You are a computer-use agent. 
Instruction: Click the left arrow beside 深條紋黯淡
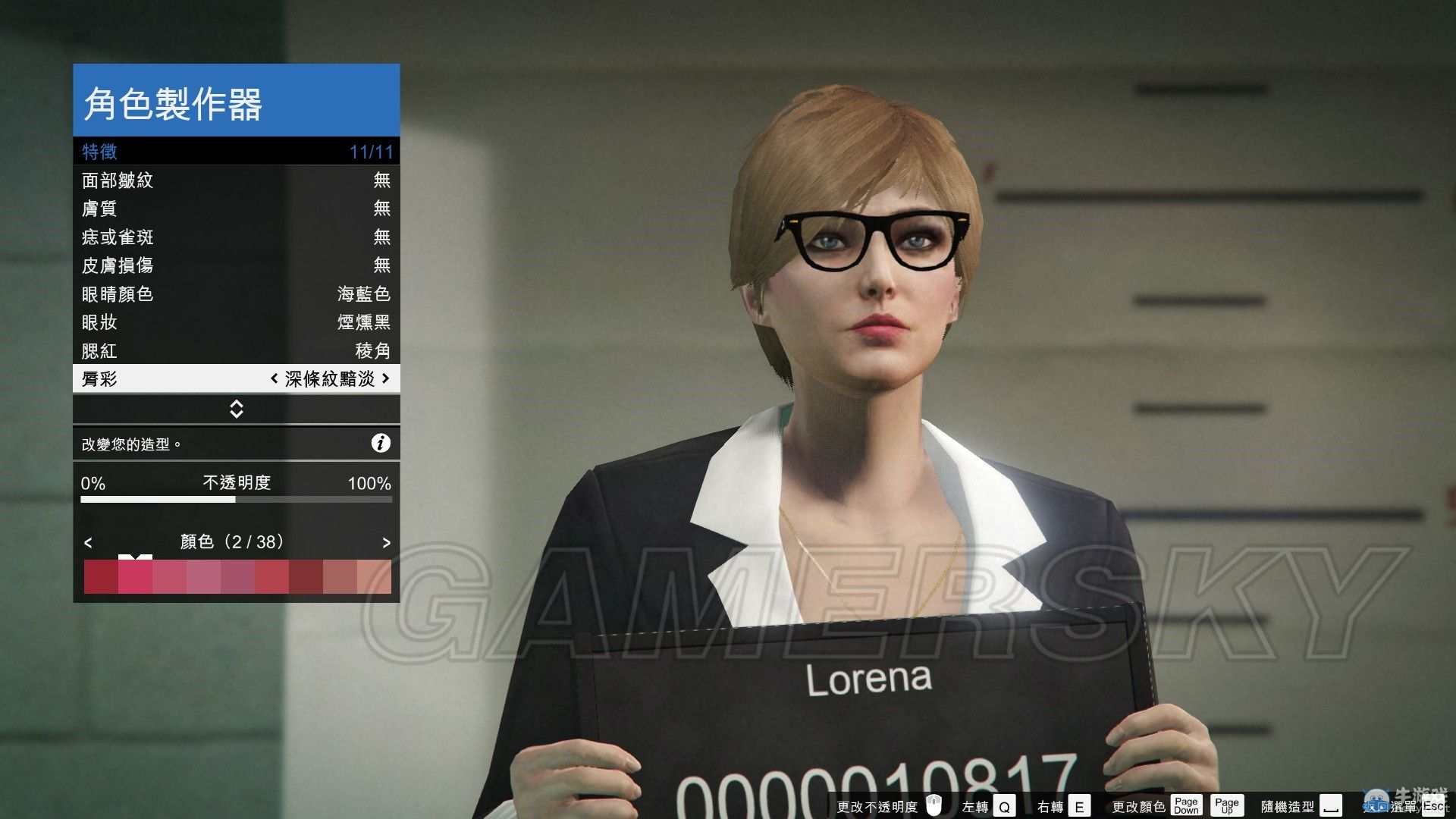(274, 378)
